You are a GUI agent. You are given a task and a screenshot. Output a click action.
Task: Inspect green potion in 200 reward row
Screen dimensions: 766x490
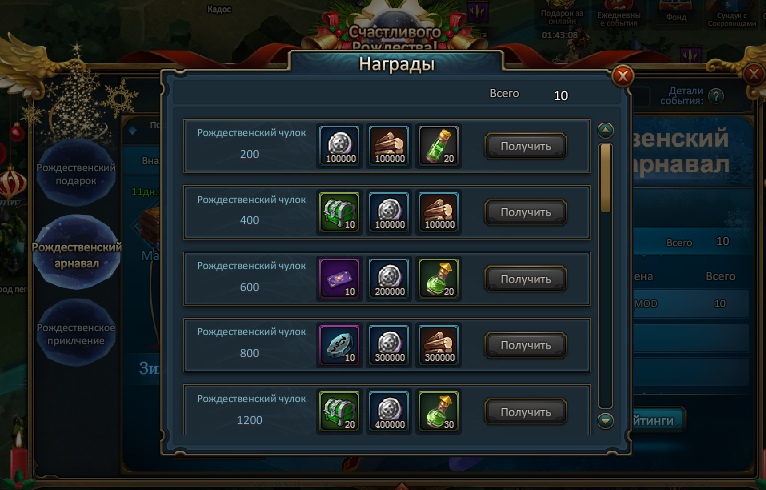(439, 145)
